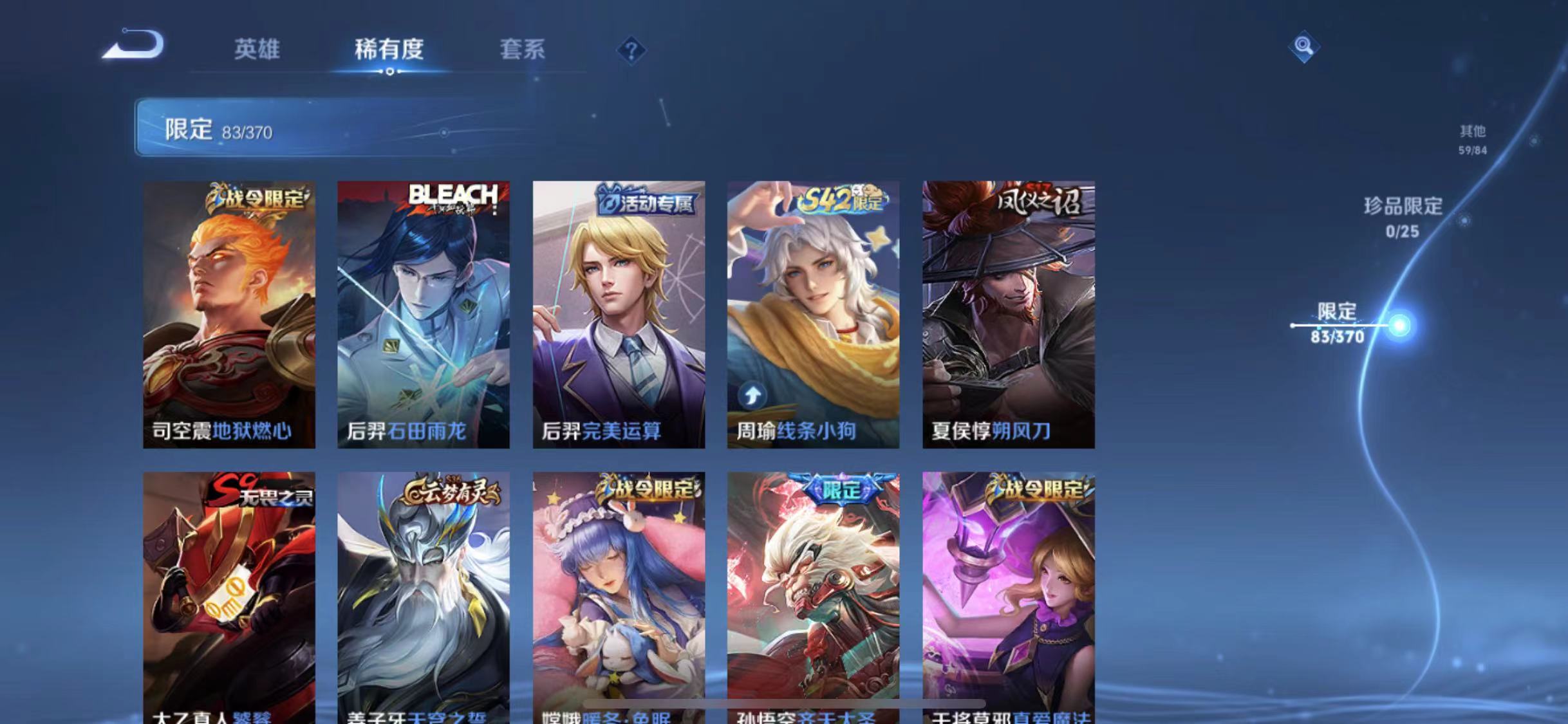Switch to the 英雄 tab
This screenshot has height=724, width=1568.
(257, 50)
